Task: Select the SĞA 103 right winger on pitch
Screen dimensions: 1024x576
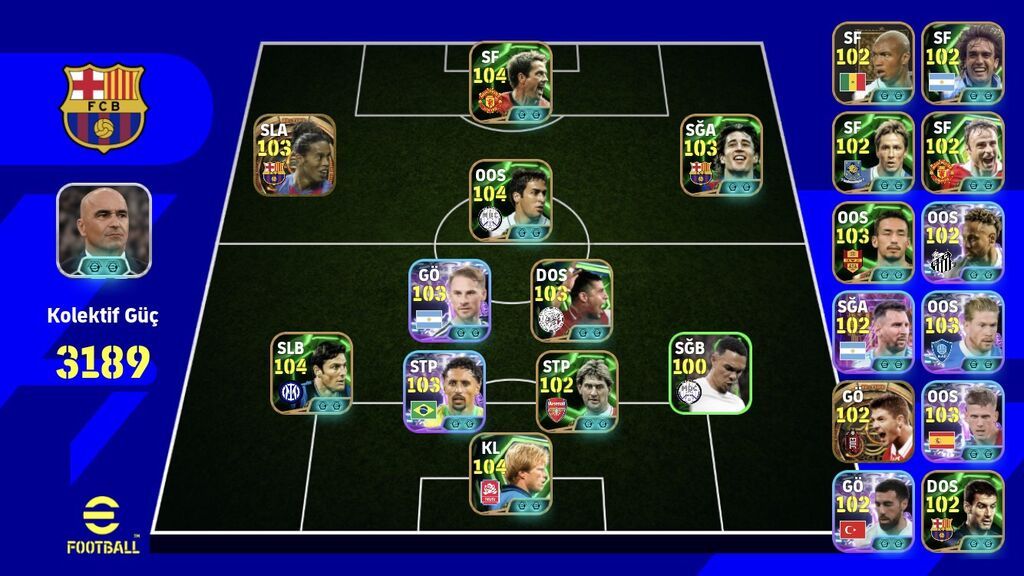Action: tap(722, 154)
